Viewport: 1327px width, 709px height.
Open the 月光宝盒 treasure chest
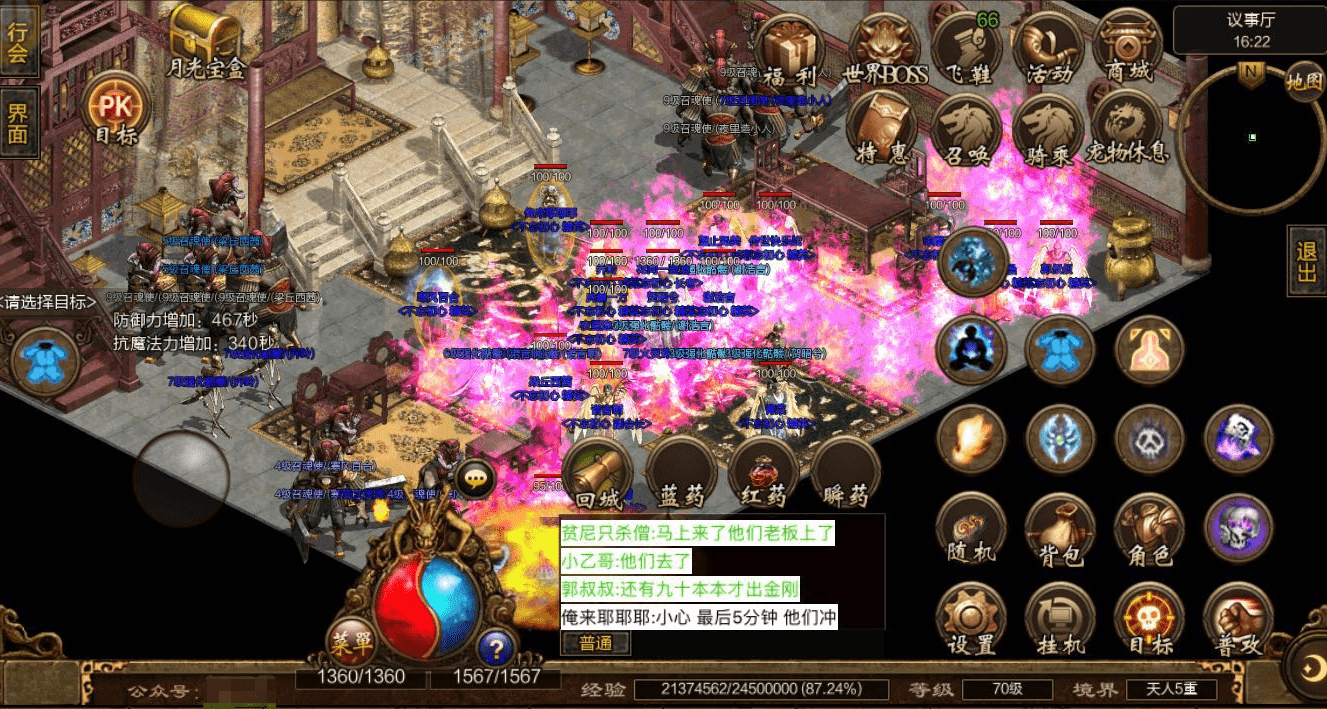click(206, 38)
